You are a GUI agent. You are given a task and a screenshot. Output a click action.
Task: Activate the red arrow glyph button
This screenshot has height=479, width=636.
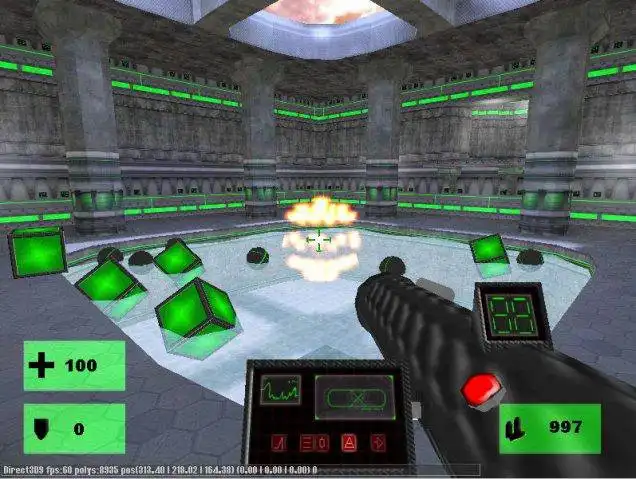(379, 441)
